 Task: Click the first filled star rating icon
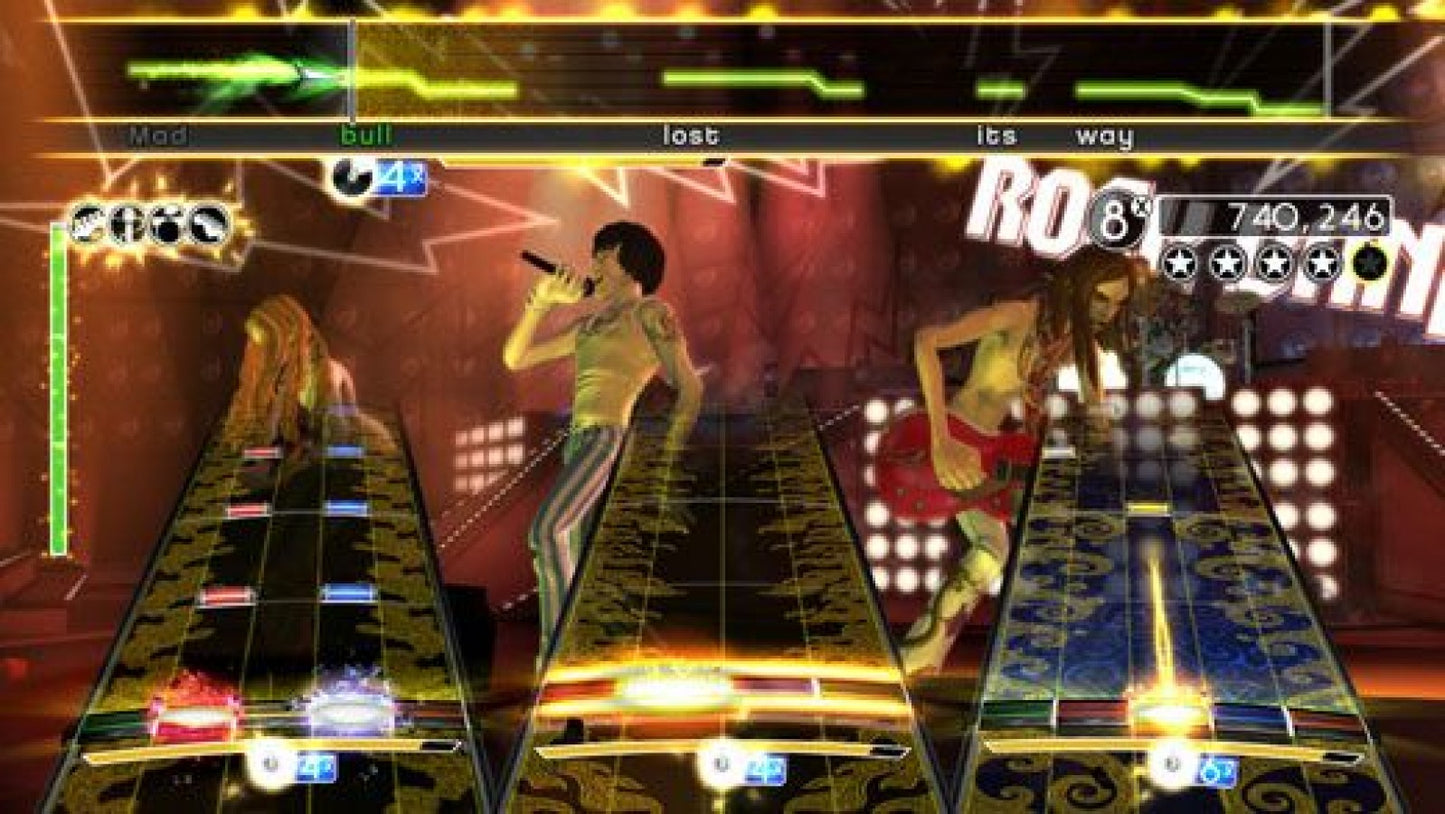(x=1182, y=263)
